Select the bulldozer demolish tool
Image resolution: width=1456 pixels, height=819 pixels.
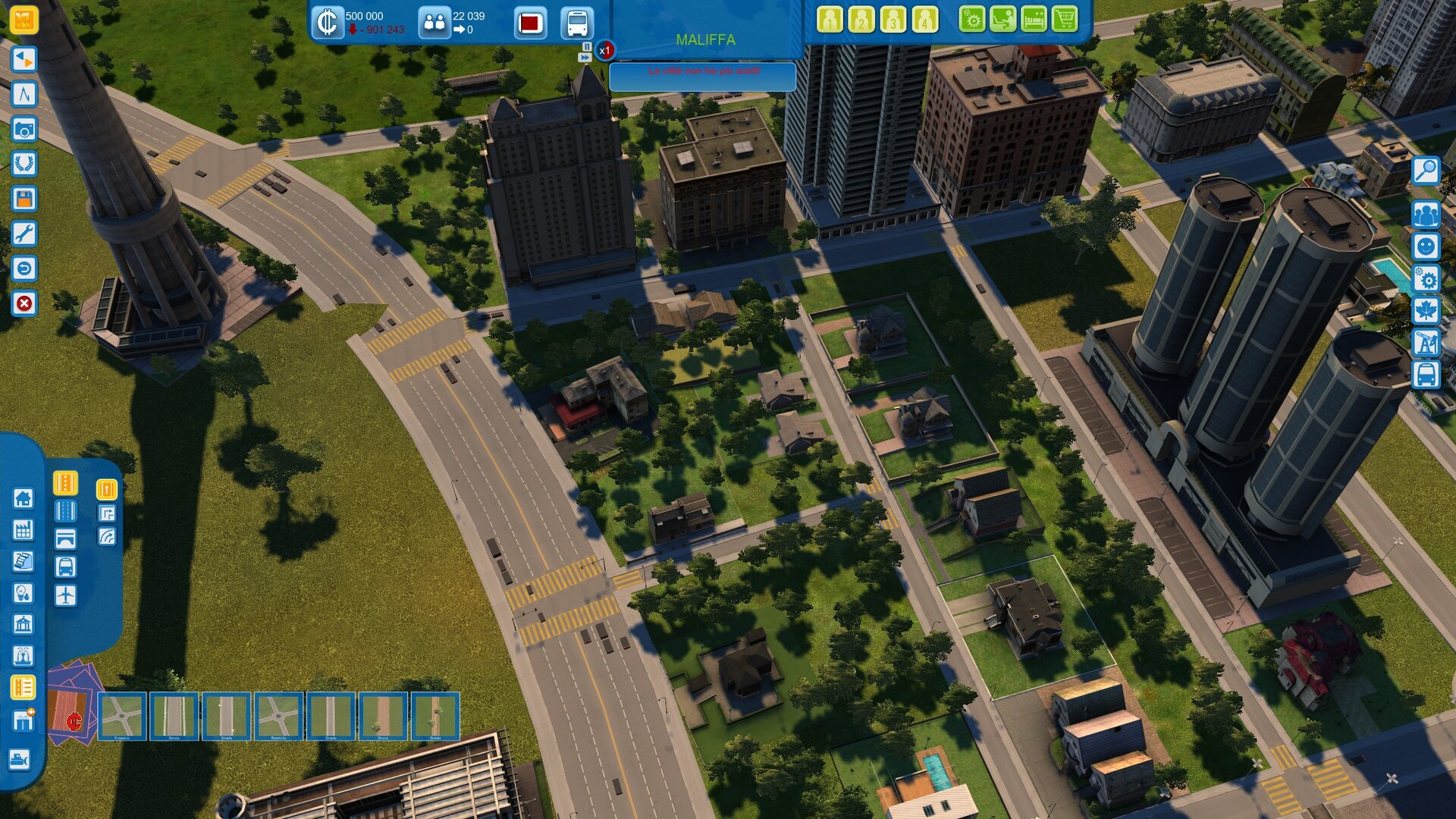click(20, 759)
